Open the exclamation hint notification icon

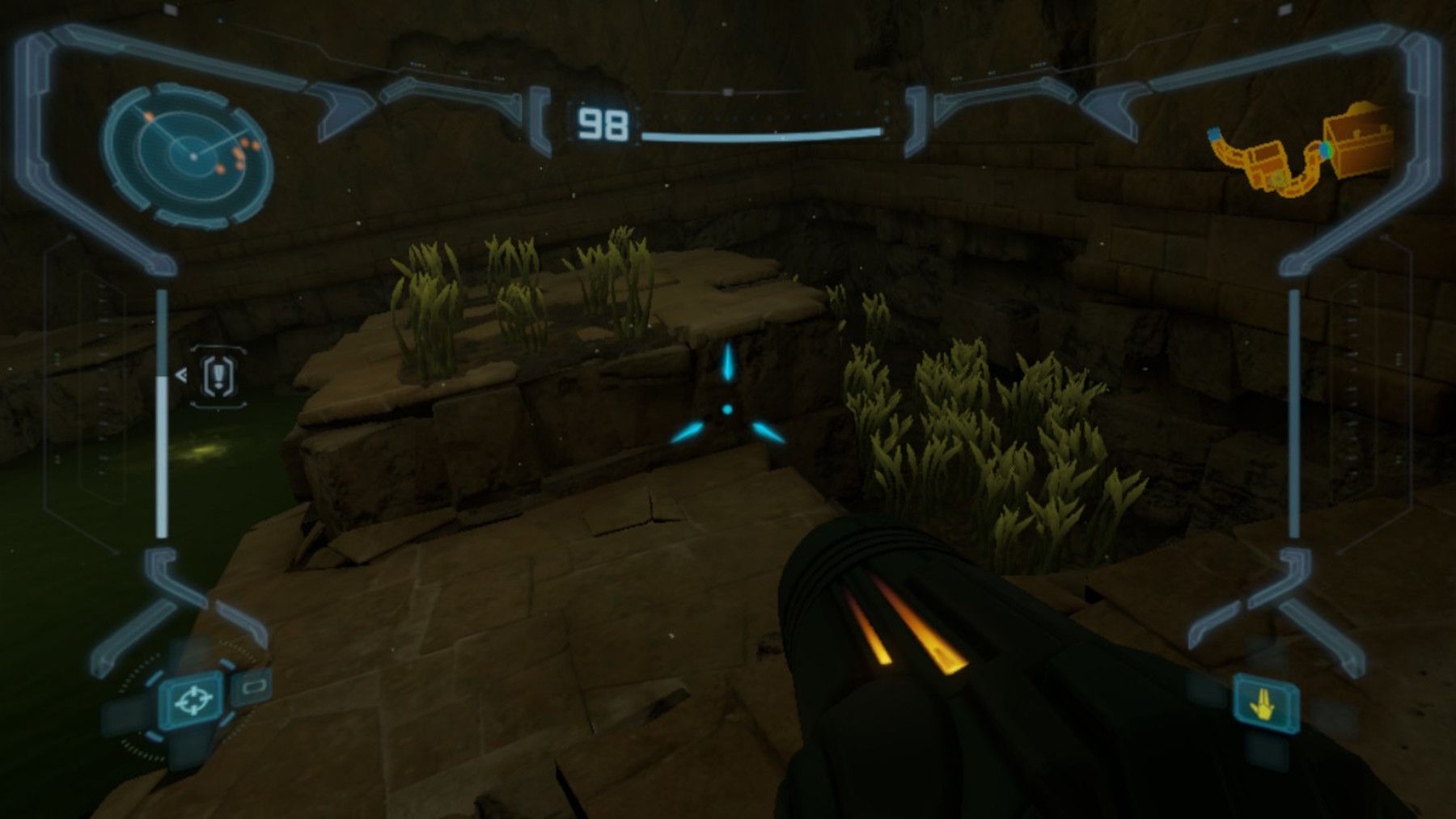[x=217, y=374]
